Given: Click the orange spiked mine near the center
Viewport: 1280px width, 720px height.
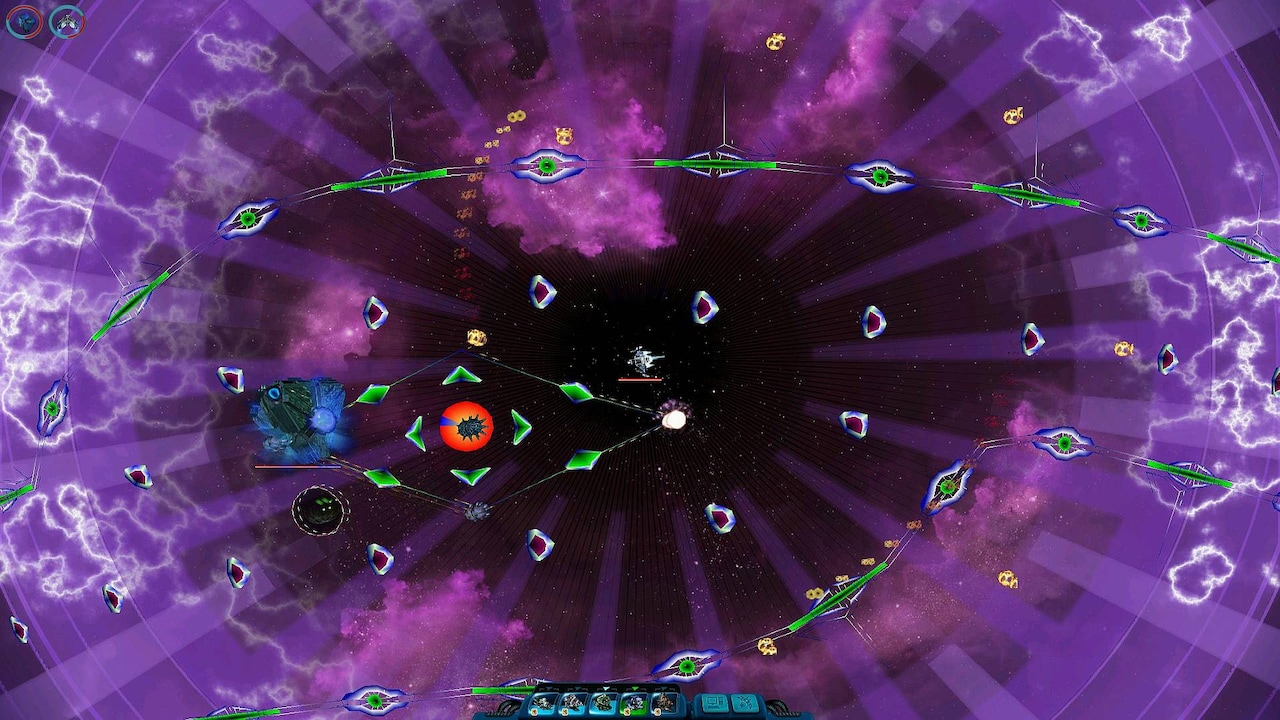Looking at the screenshot, I should point(465,425).
